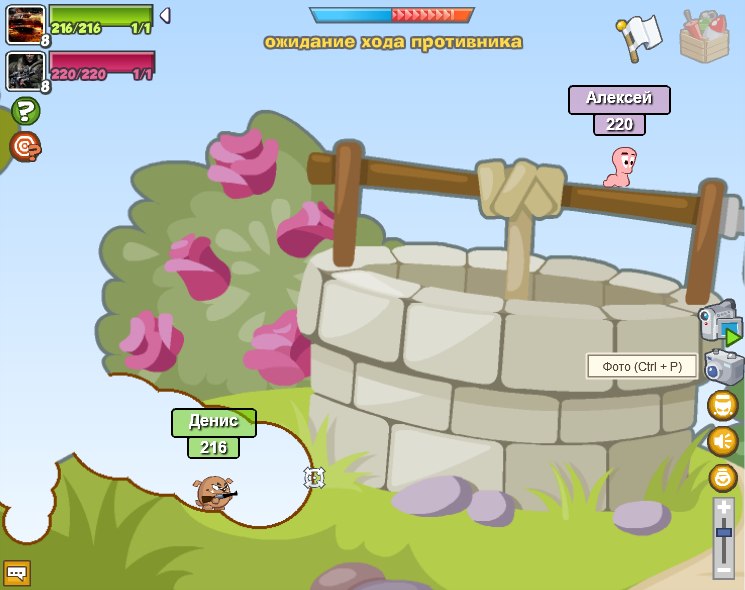The image size is (745, 590).
Task: Click the white surrender flag icon
Action: (639, 36)
